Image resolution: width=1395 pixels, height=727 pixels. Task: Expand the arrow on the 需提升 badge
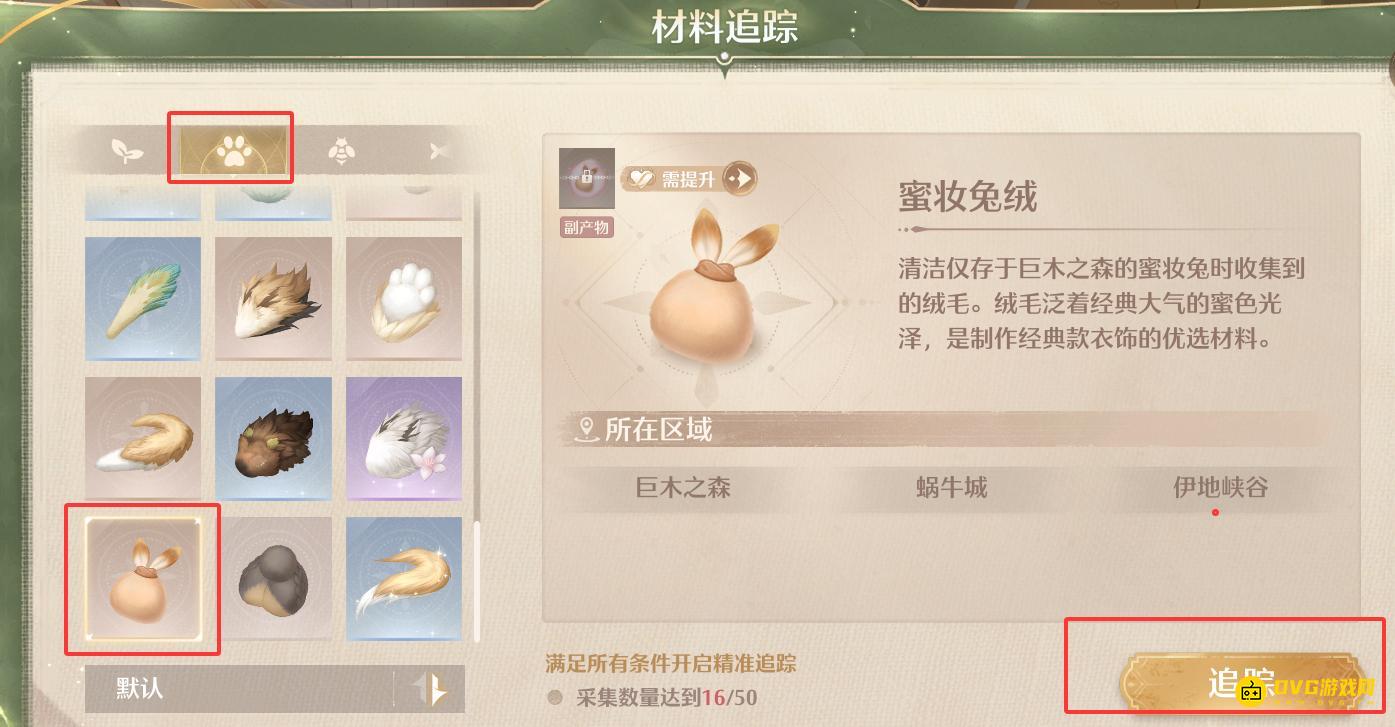(x=740, y=177)
